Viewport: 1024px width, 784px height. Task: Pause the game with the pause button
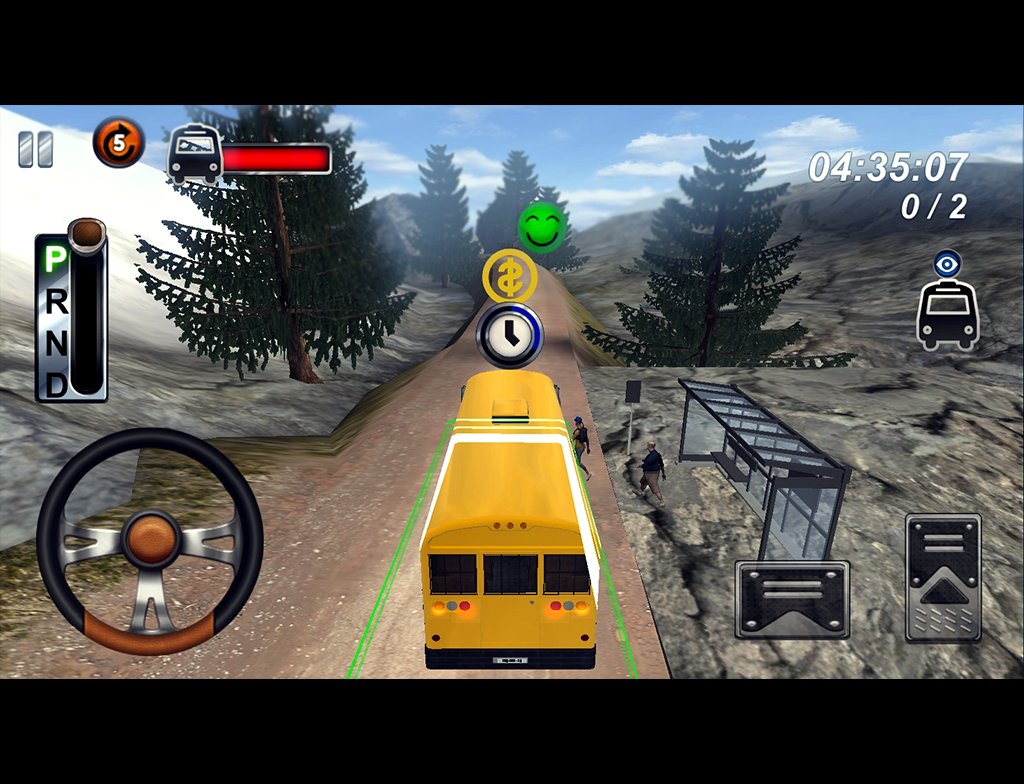click(35, 149)
